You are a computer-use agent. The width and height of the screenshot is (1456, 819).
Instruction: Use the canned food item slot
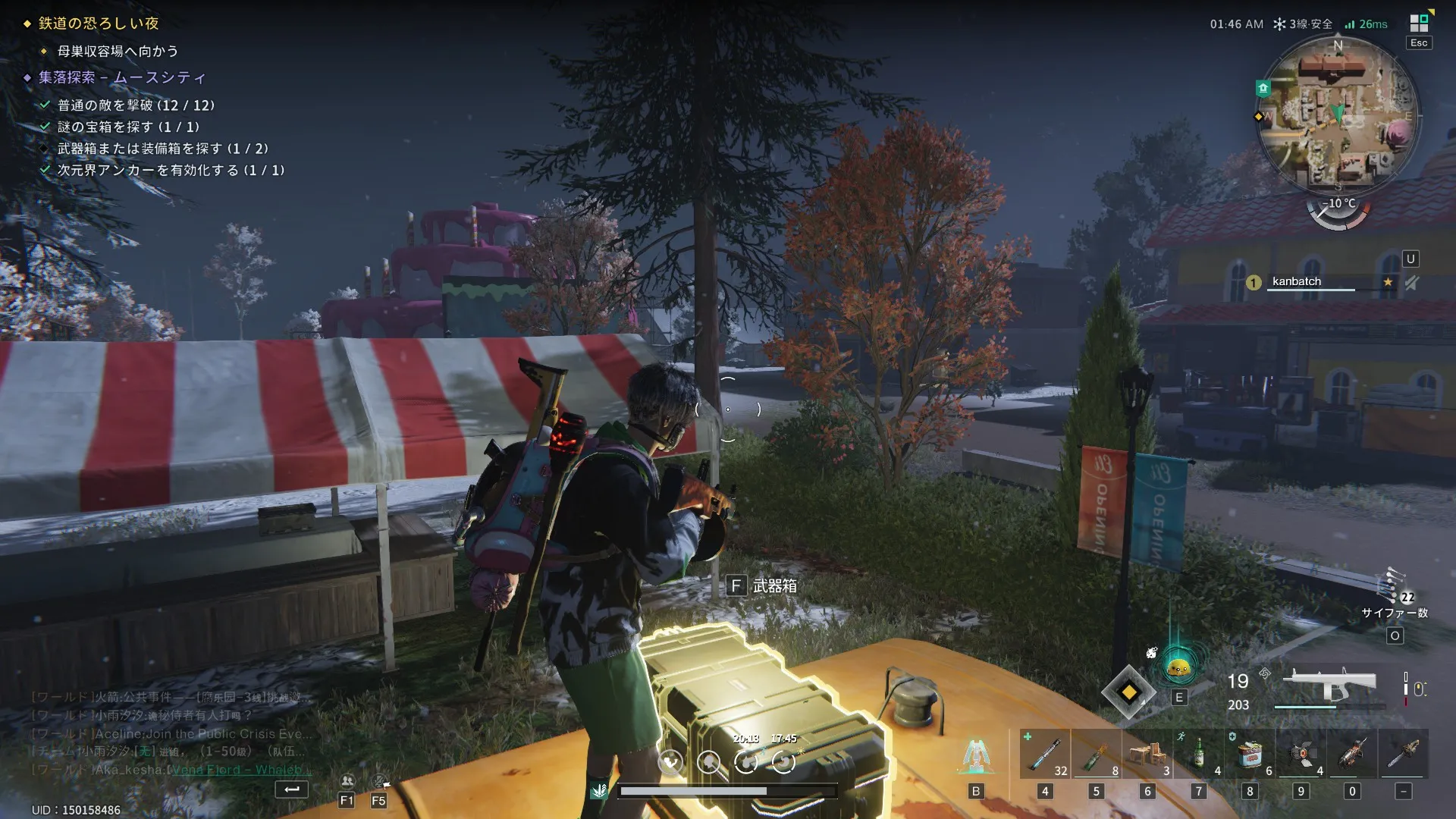[x=1250, y=754]
